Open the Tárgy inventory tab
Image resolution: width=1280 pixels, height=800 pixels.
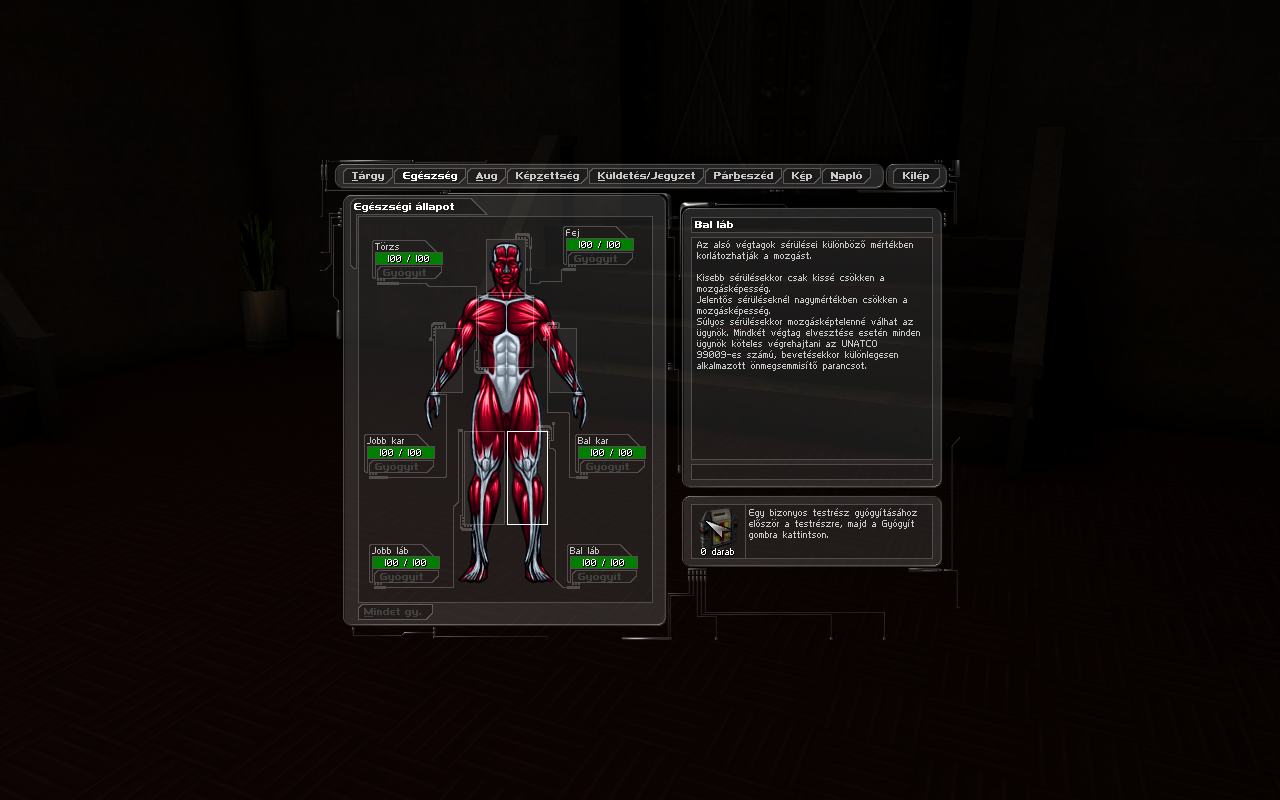[368, 176]
